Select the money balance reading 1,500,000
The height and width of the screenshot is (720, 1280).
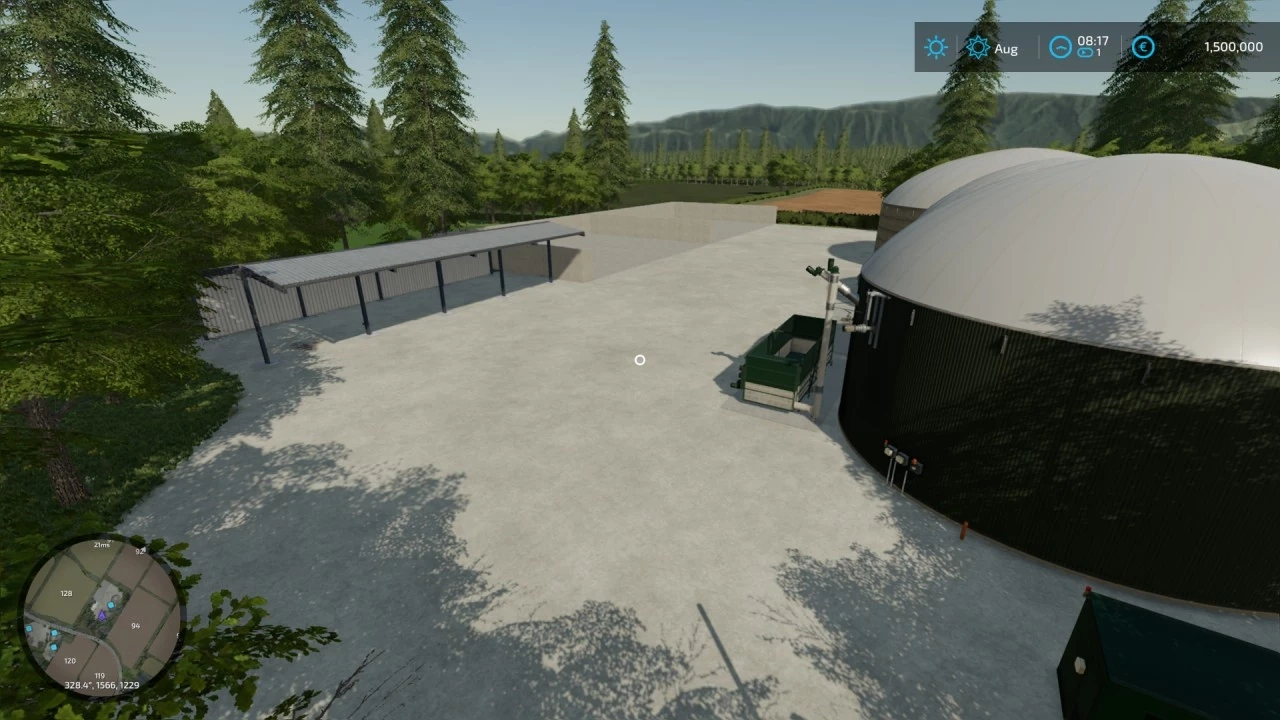pos(1233,46)
